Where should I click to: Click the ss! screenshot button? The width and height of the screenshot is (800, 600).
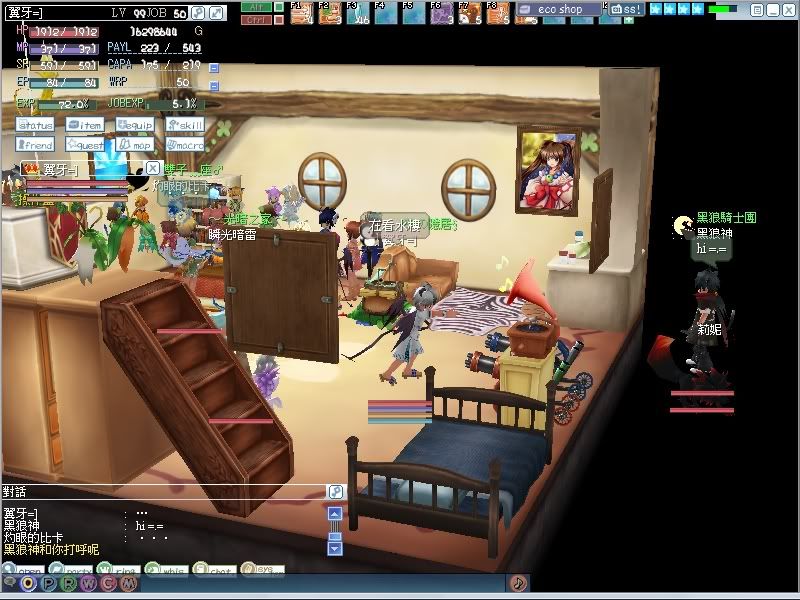point(627,9)
